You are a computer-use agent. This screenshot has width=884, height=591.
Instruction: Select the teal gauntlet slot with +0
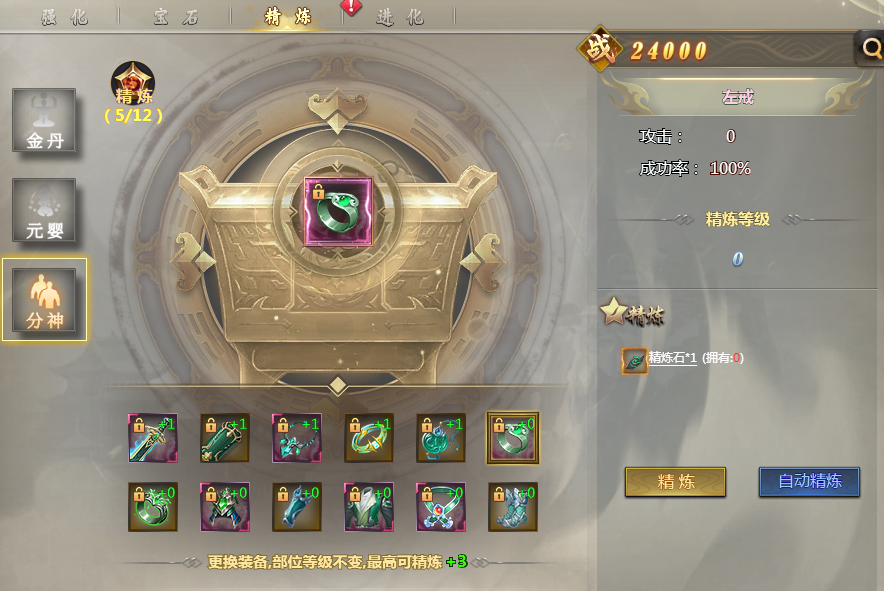(297, 507)
